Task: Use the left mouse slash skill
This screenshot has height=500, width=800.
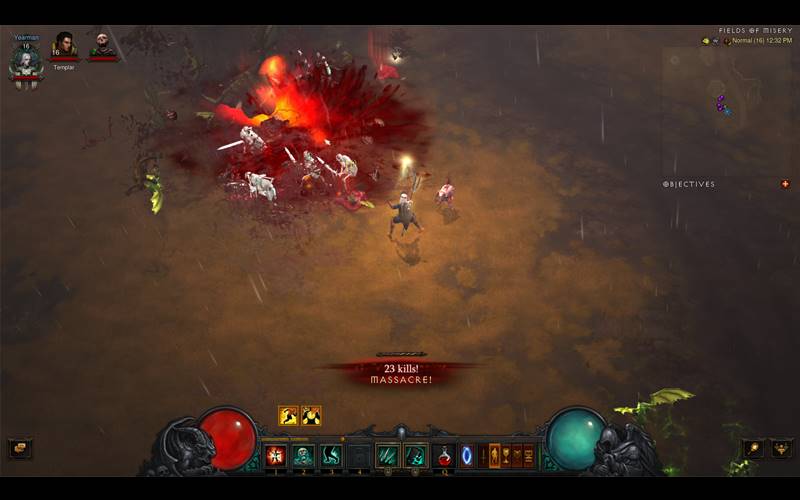Action: [387, 456]
